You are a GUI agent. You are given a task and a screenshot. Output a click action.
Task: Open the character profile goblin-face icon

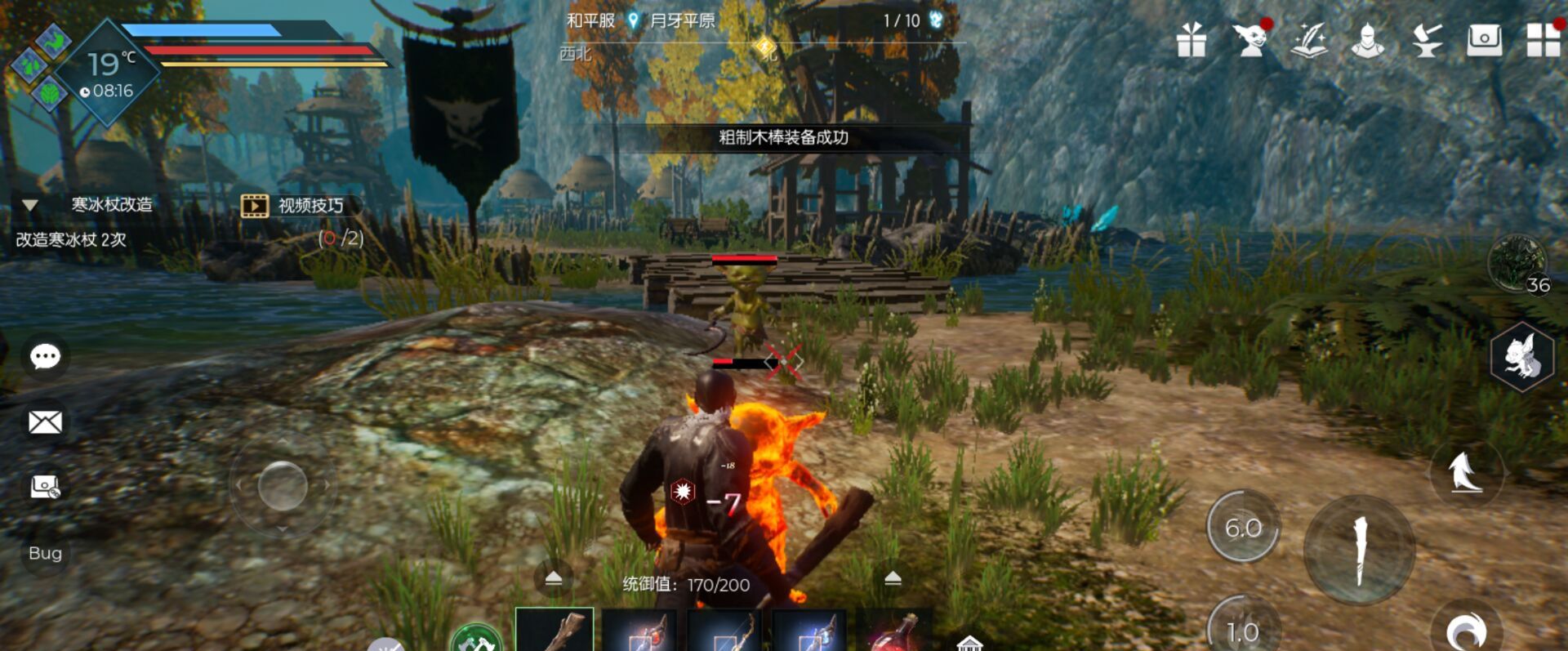pos(1252,42)
